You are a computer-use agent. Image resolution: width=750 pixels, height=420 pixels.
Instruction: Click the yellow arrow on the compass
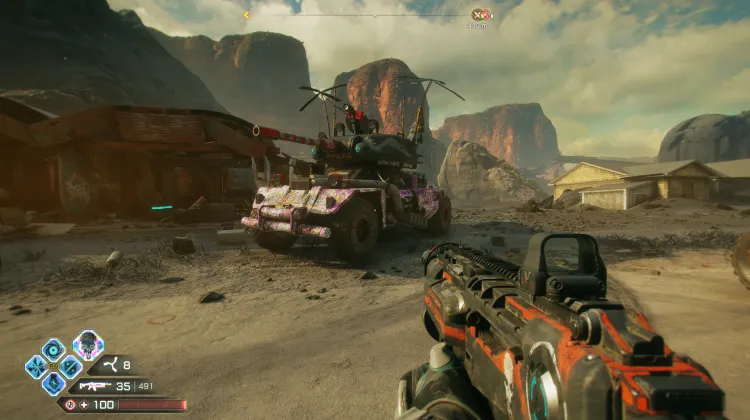click(247, 15)
